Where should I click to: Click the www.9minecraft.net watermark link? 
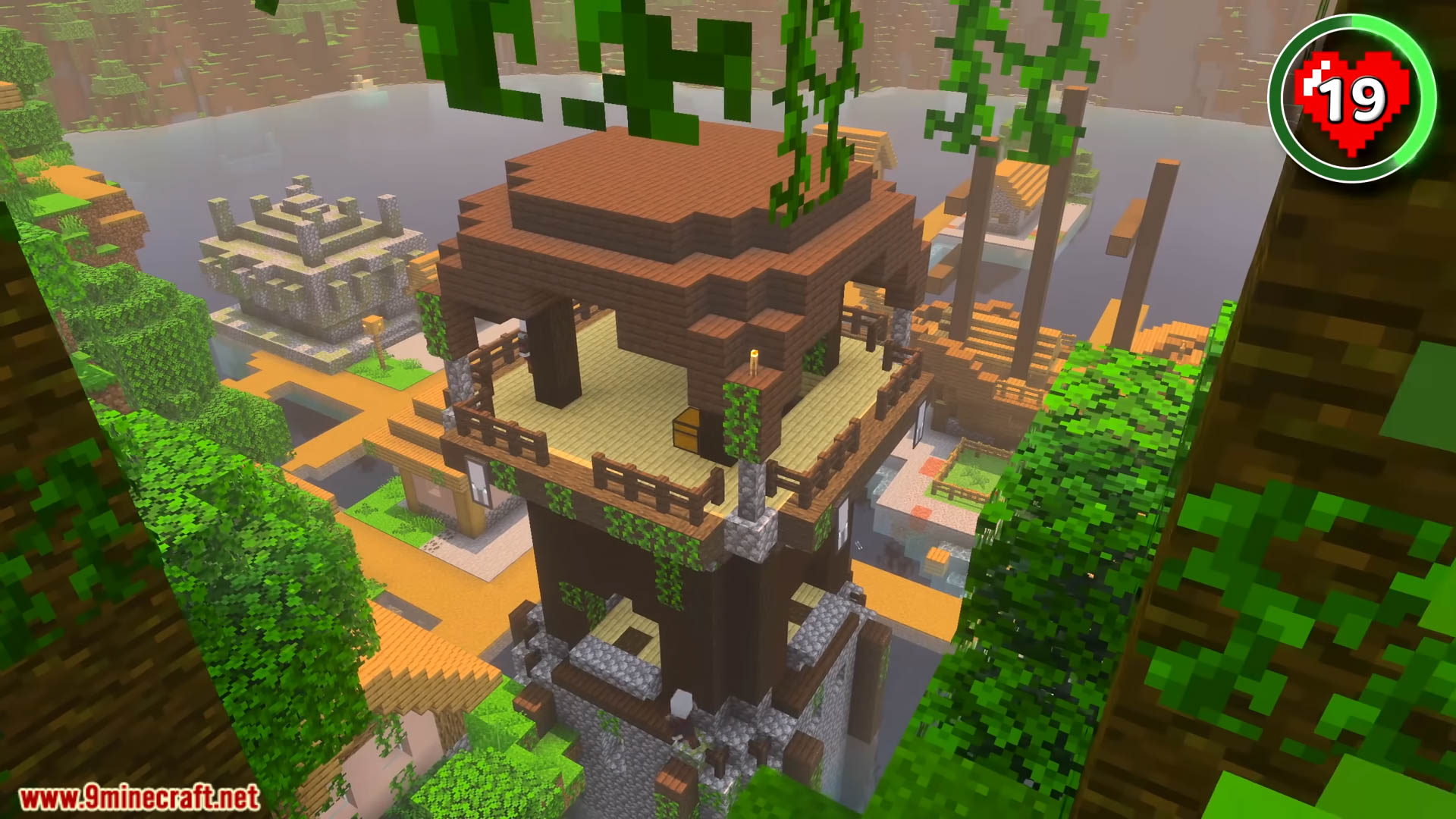click(x=139, y=798)
